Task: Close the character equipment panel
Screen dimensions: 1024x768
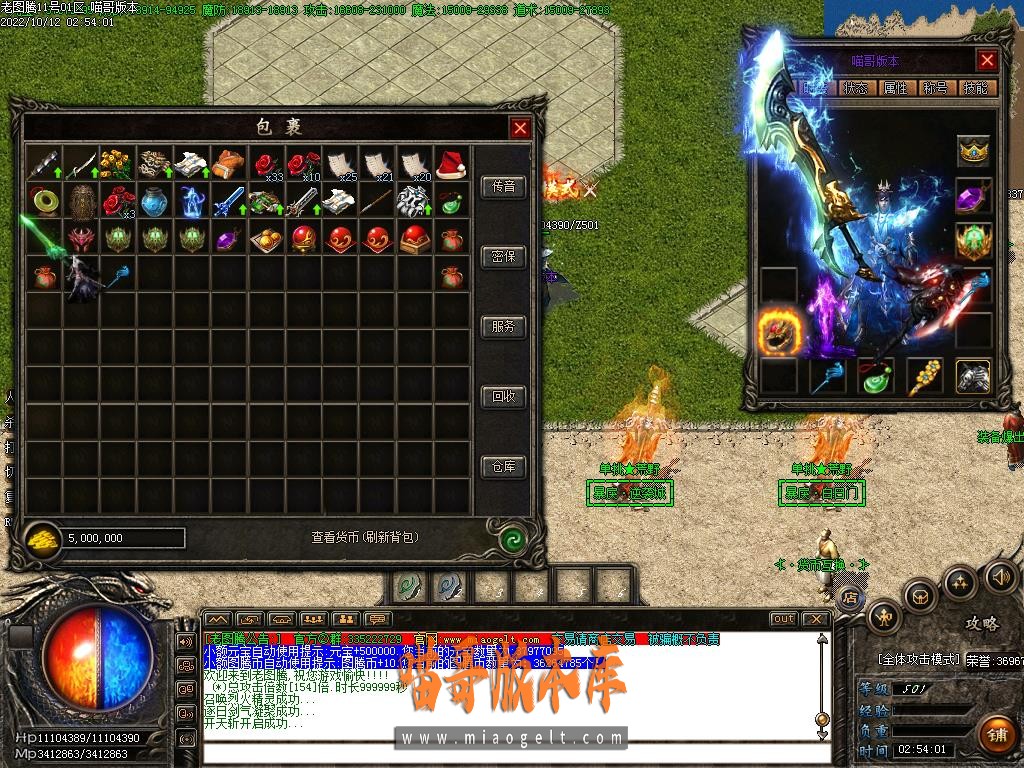Action: [987, 61]
